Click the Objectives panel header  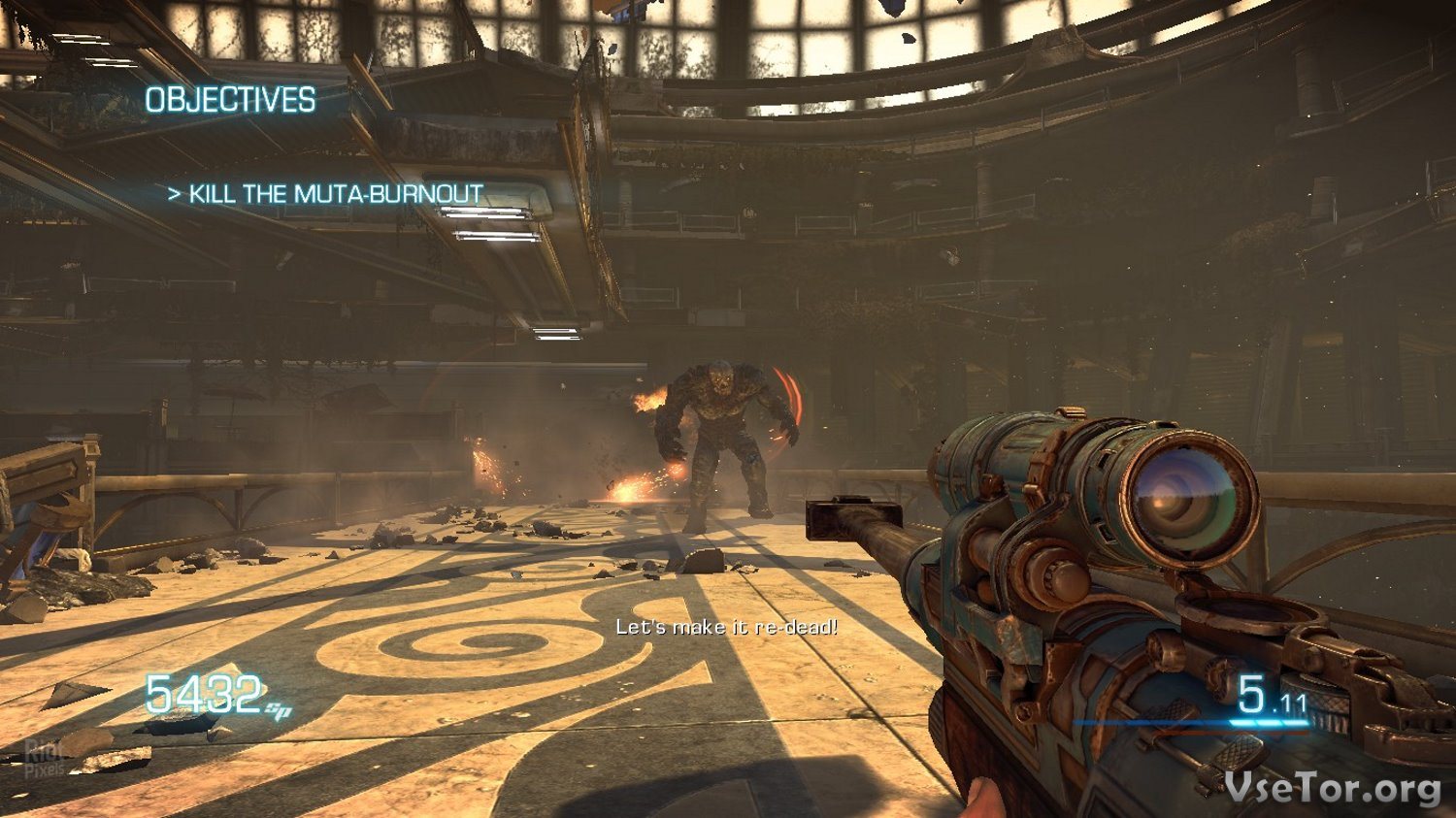[230, 100]
